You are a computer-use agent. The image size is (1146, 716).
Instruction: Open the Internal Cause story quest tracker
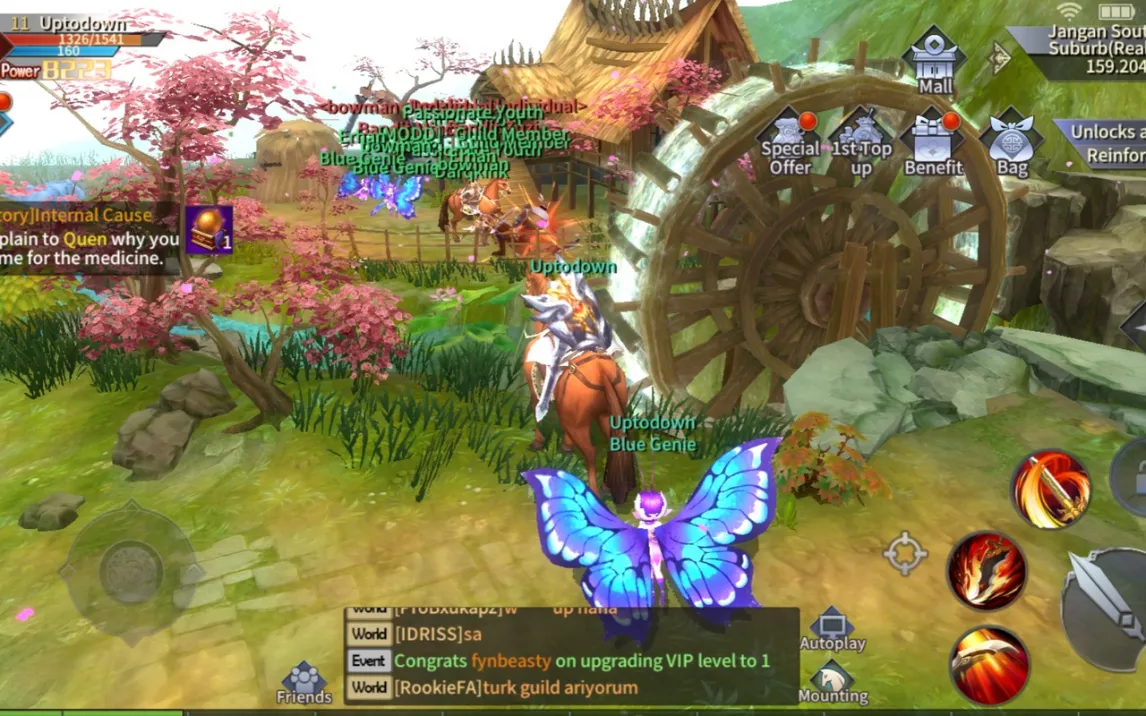[x=88, y=238]
